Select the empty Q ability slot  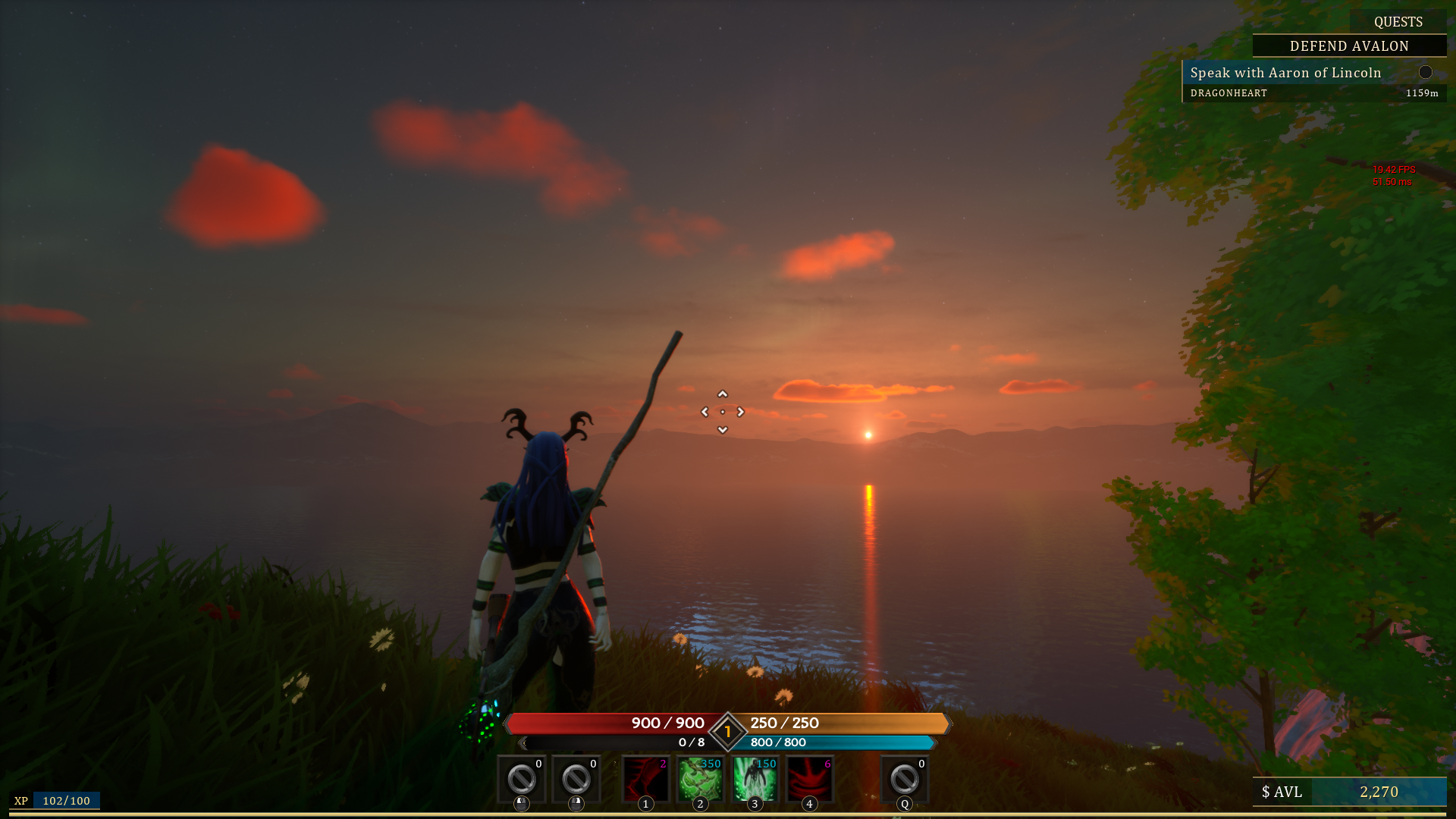pos(904,777)
